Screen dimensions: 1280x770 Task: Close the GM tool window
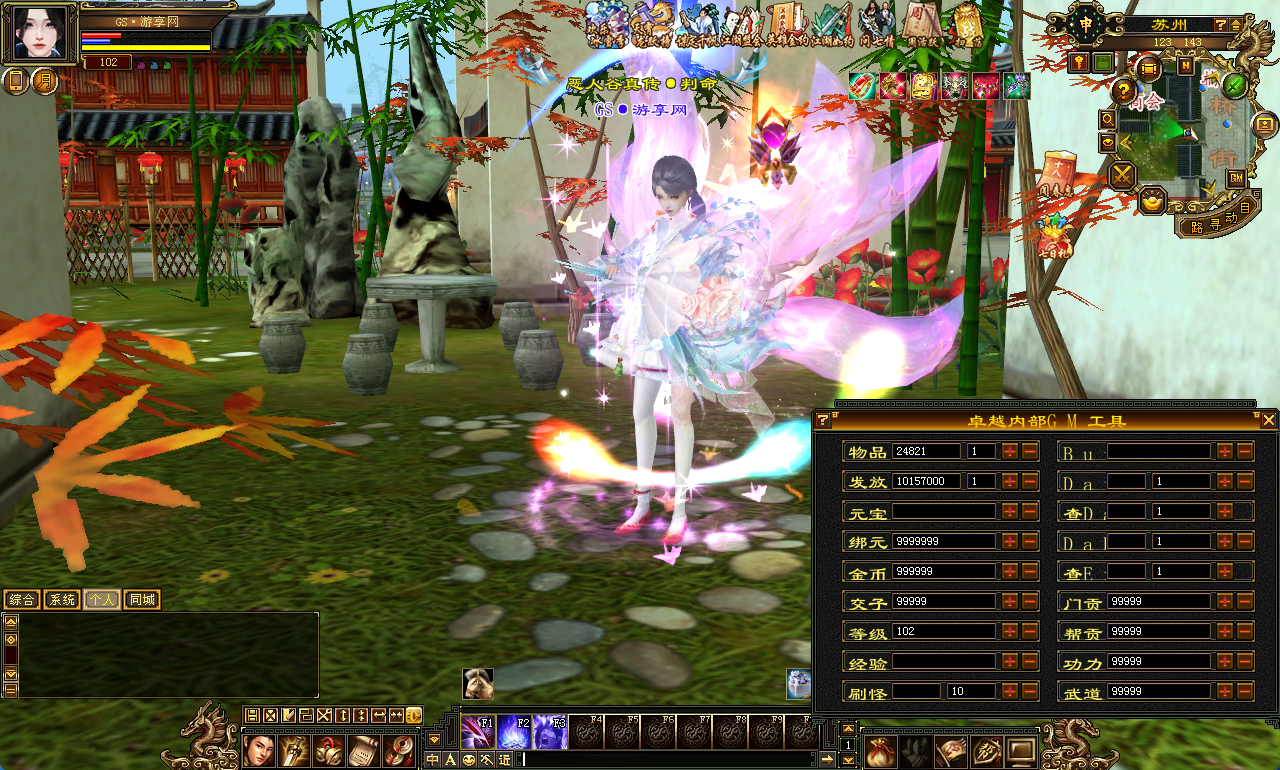[1268, 420]
